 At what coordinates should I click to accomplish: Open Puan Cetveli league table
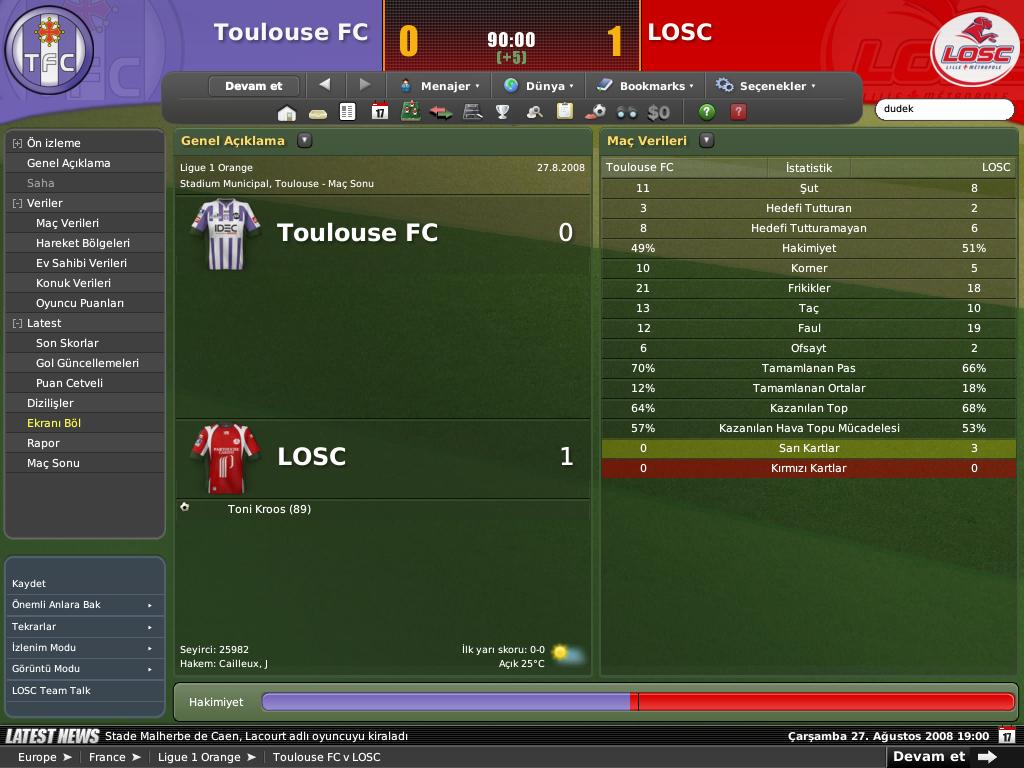point(69,383)
